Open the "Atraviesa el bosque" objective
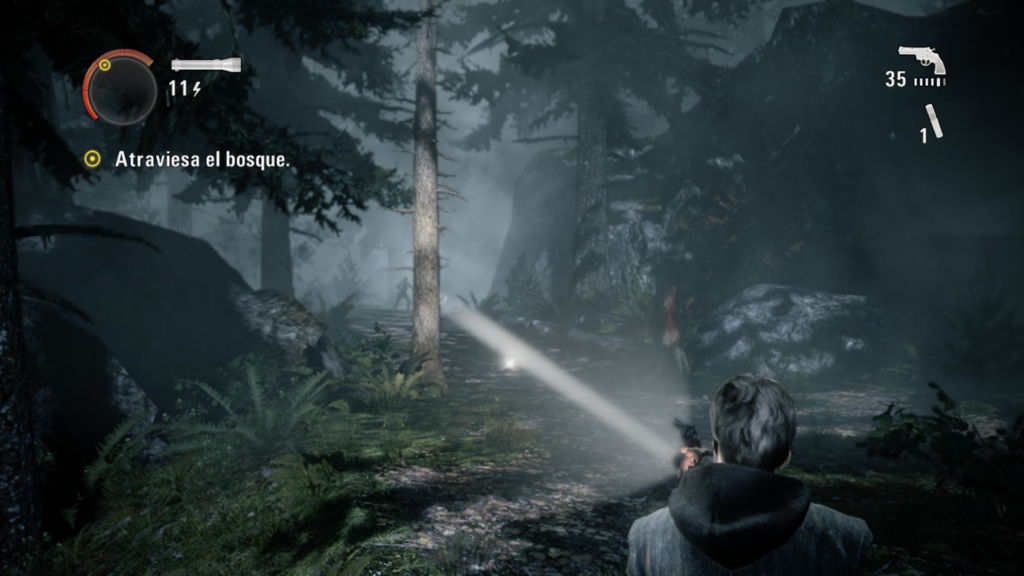Screen dimensions: 1024x576 pos(201,159)
